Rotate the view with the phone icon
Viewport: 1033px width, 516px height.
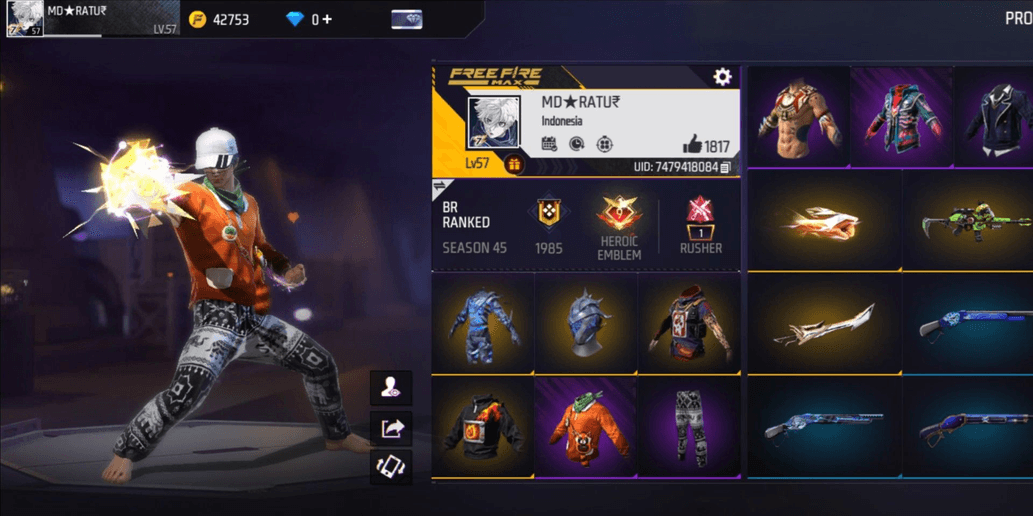391,467
